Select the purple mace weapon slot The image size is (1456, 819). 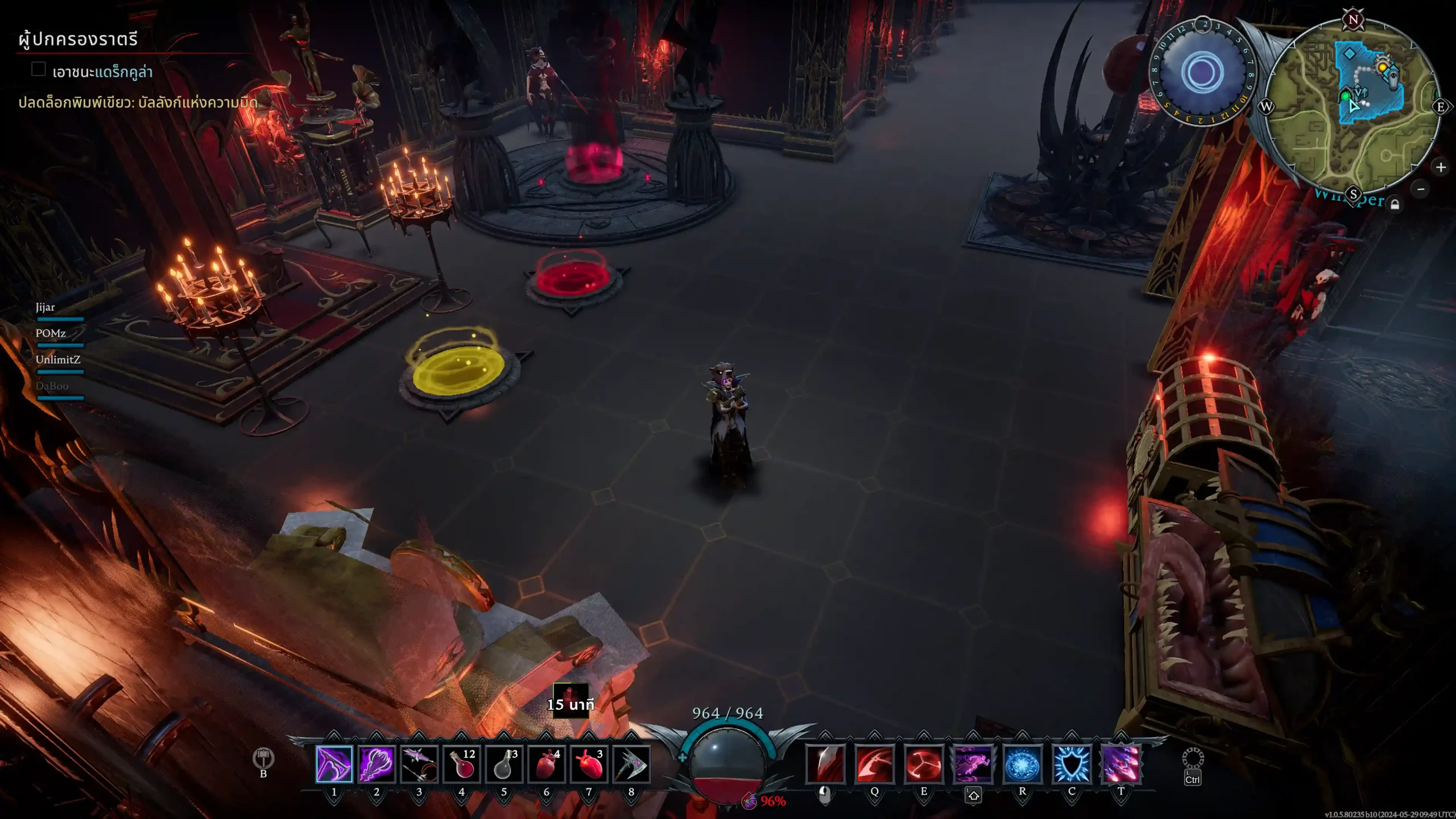pyautogui.click(x=376, y=763)
